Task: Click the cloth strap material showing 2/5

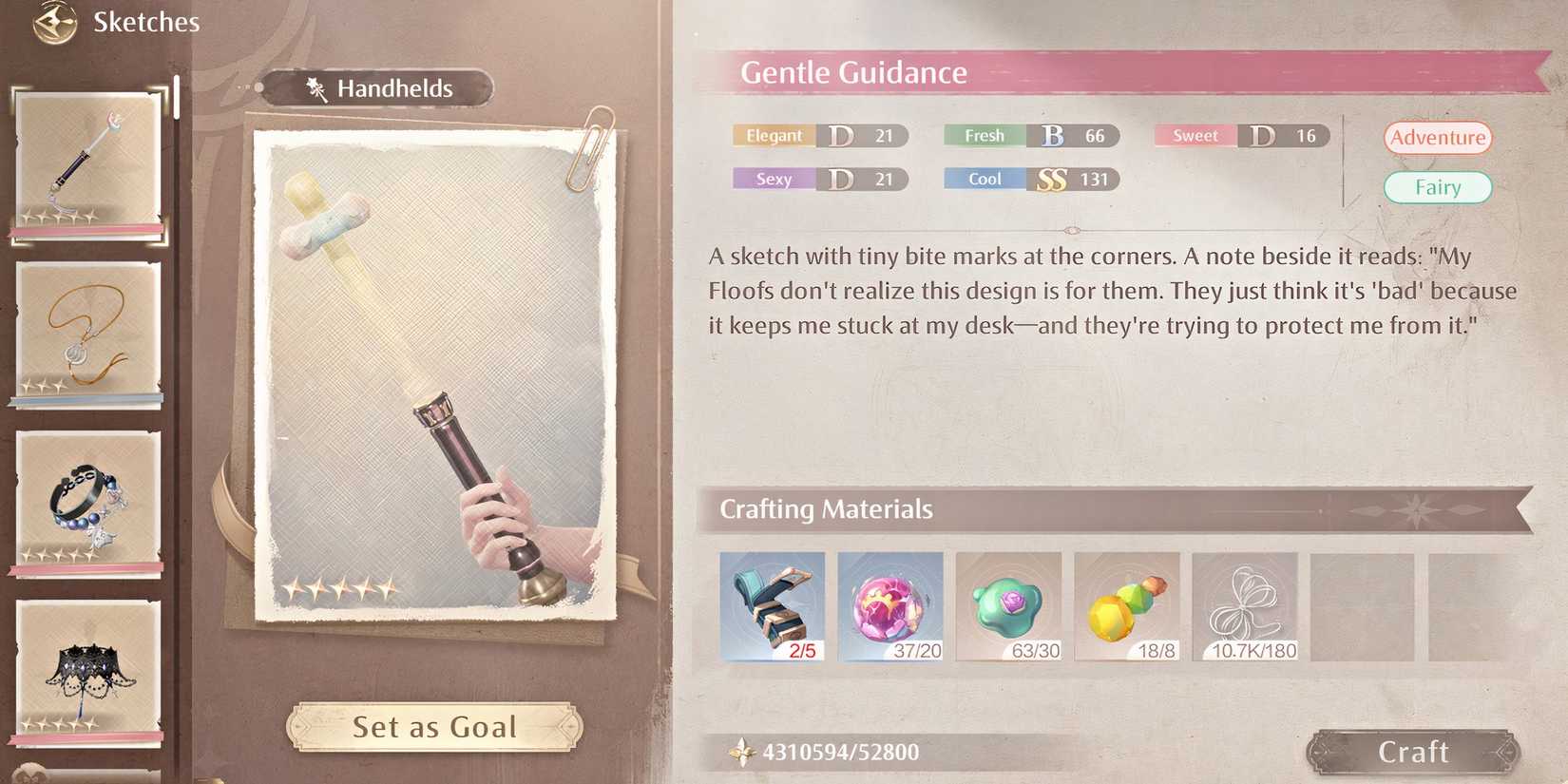Action: point(772,606)
